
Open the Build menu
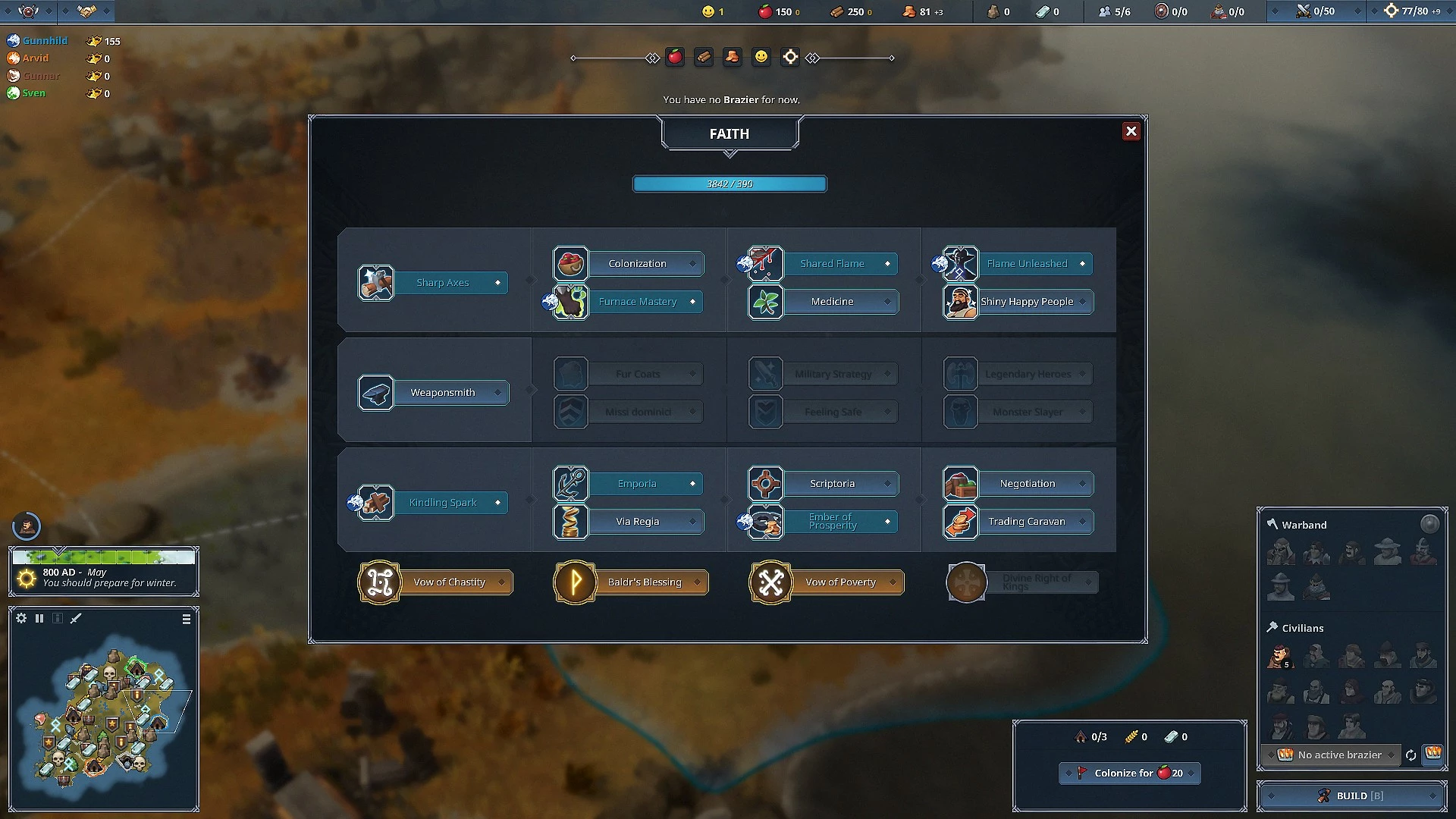coord(1352,795)
